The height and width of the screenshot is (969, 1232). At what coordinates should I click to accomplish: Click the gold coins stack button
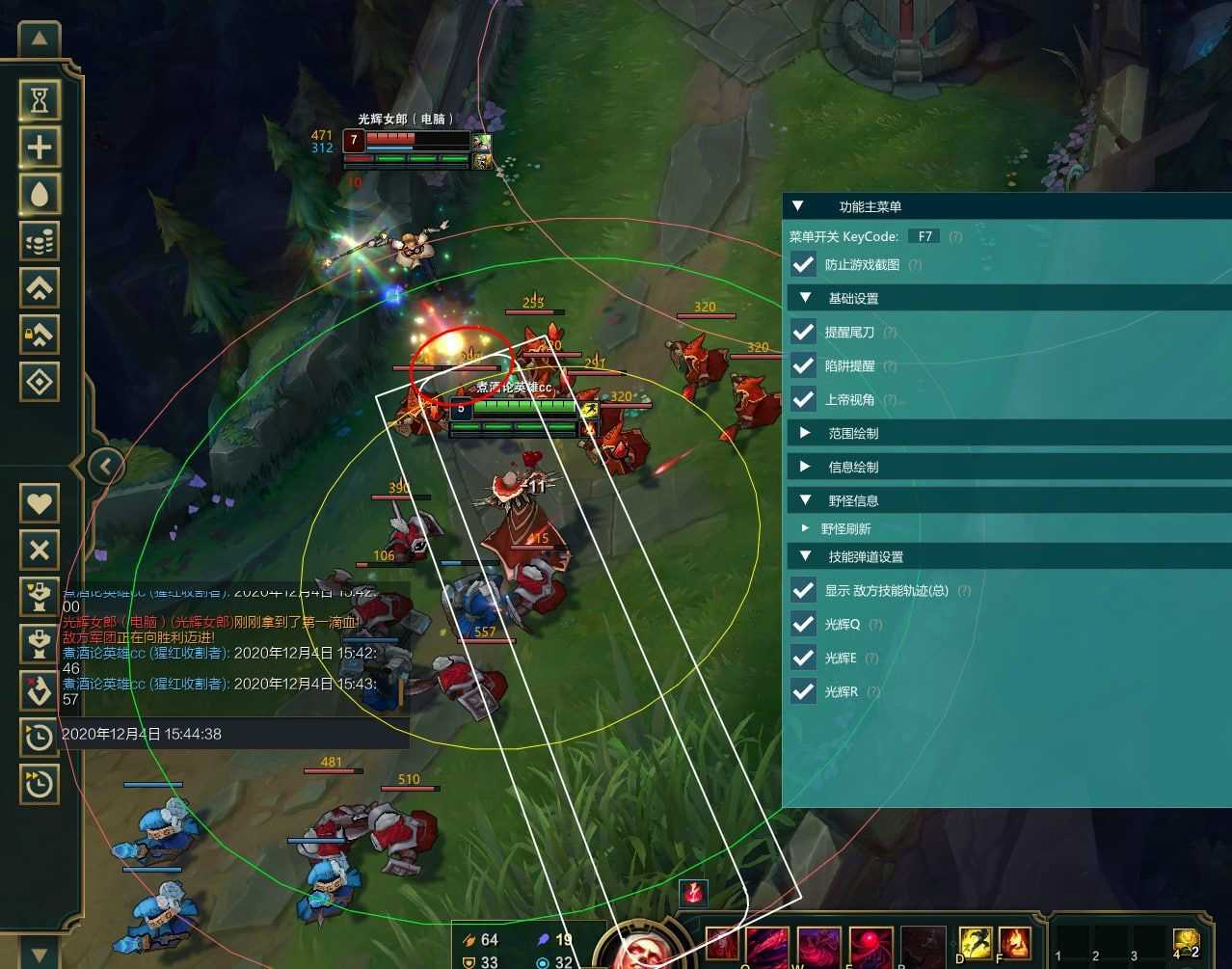point(40,241)
